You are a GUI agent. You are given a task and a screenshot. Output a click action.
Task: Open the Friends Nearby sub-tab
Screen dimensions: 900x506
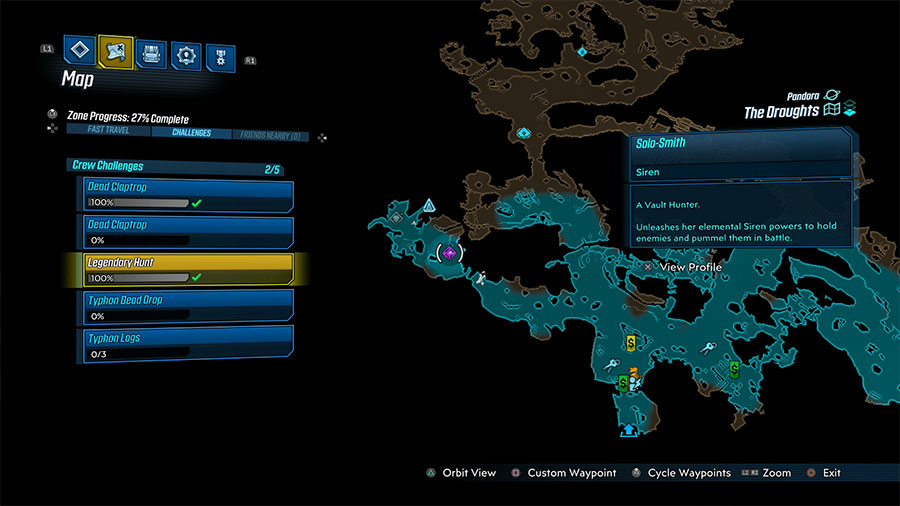[271, 134]
